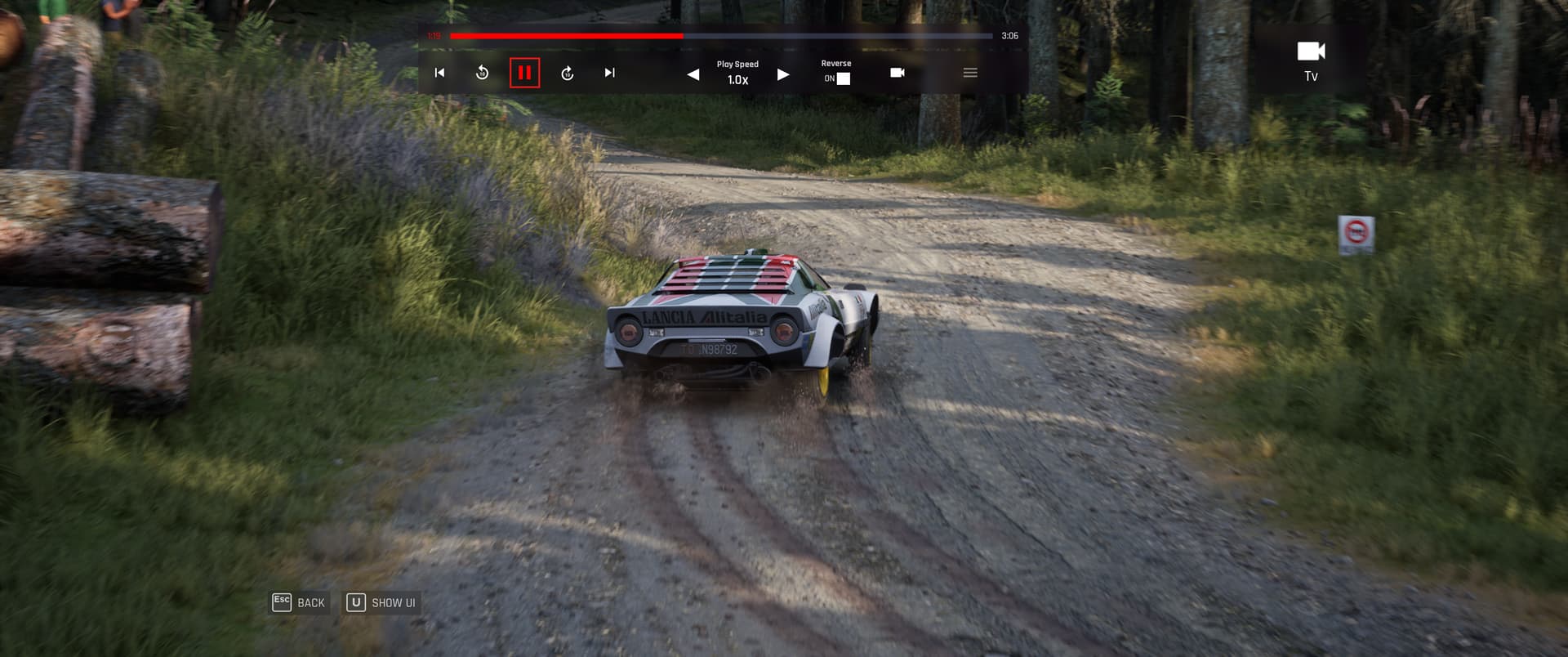
Task: Pause the replay playback
Action: click(x=524, y=73)
